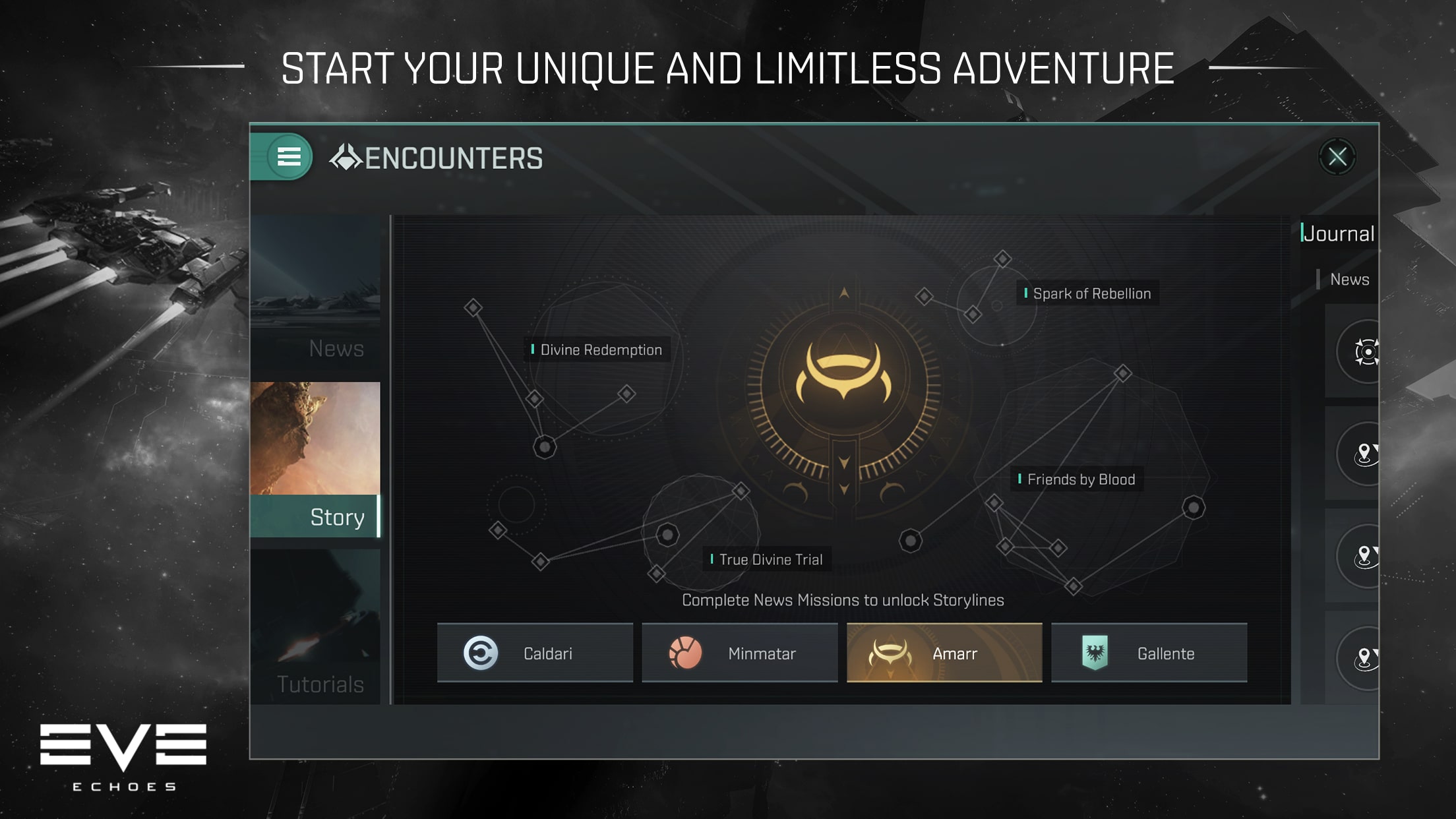Open the Divine Redemption storyline

point(600,350)
